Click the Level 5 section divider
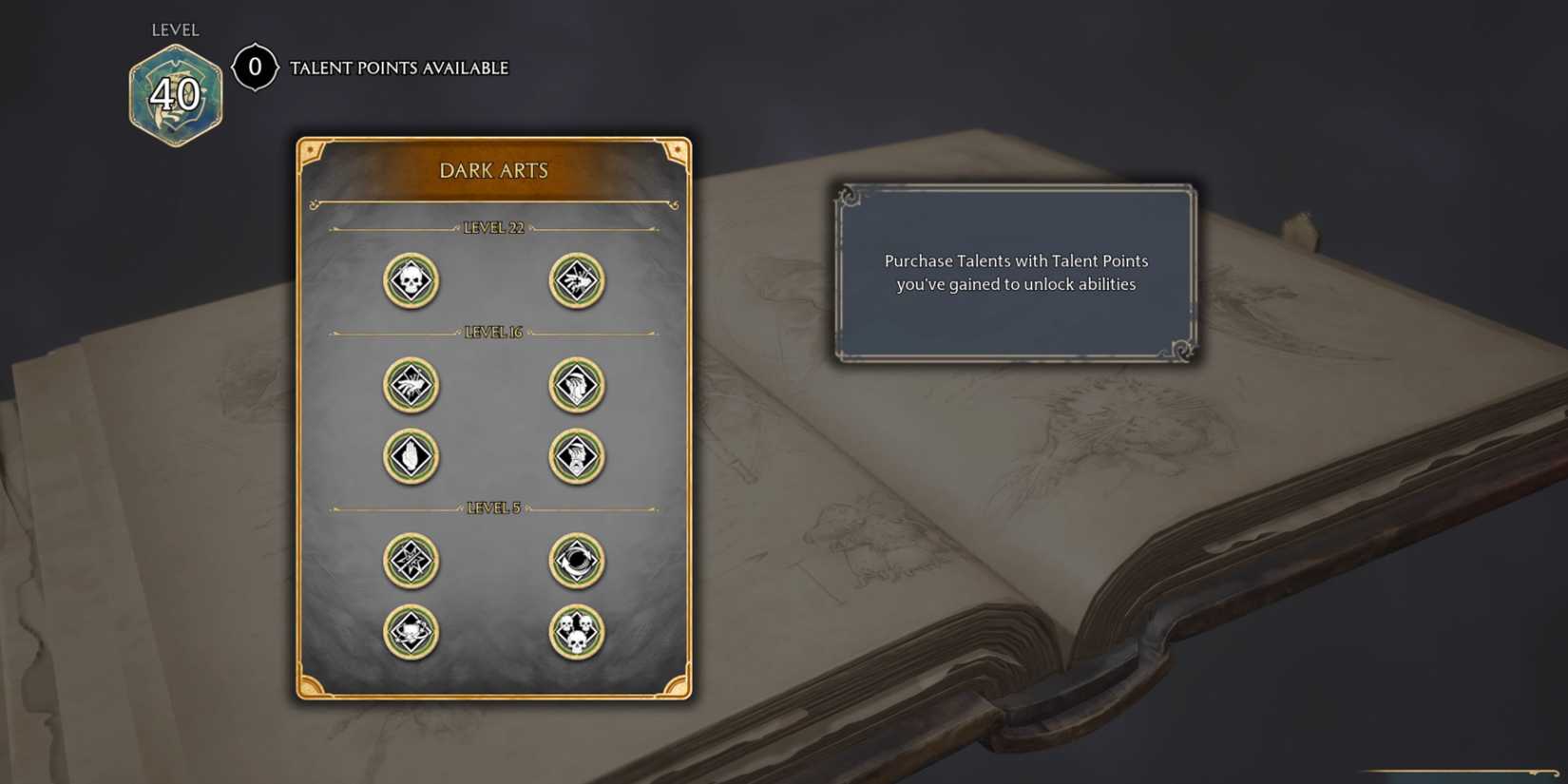Screen dimensions: 1568x784 (493, 507)
